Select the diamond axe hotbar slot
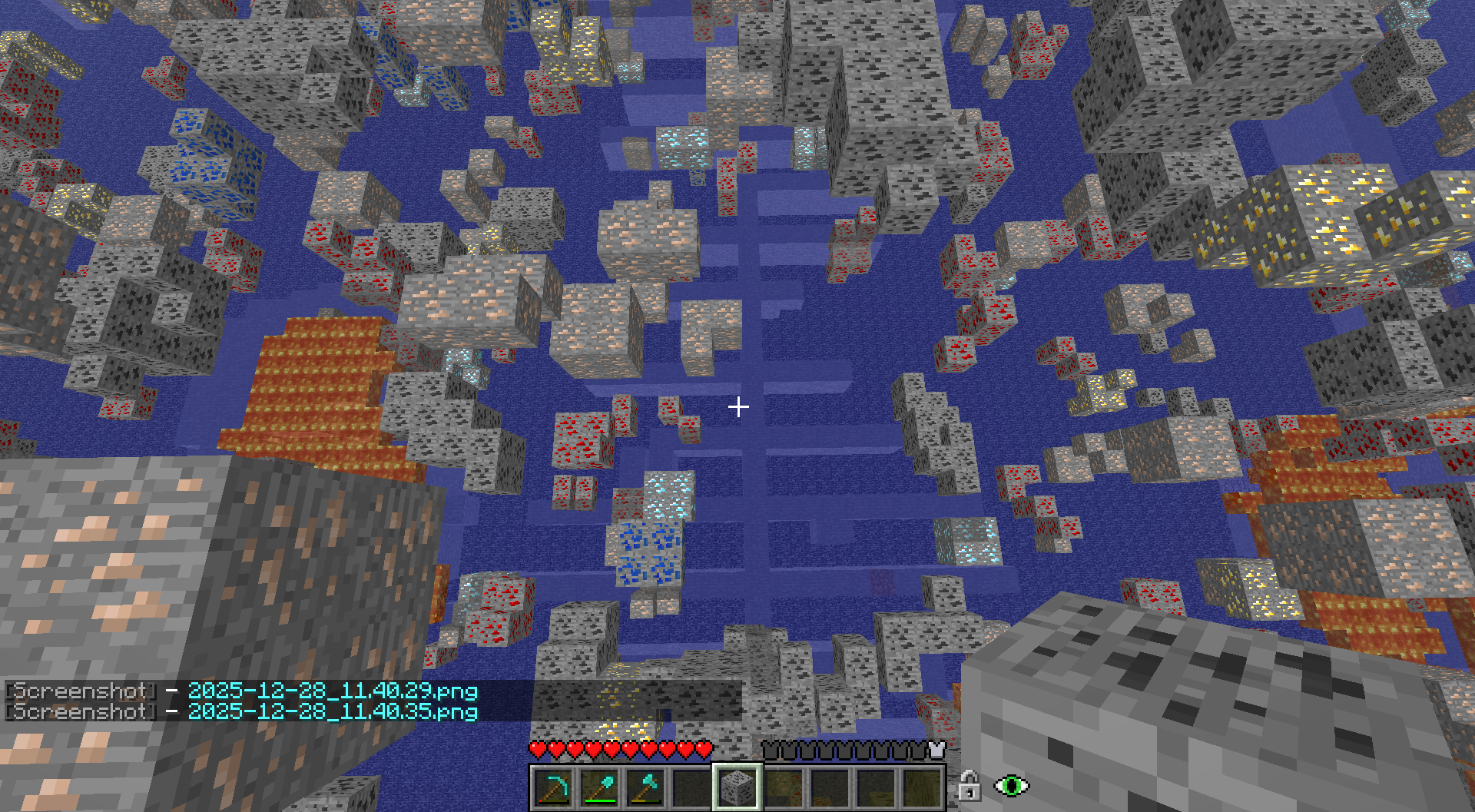Screen dimensions: 1475x812 645,787
